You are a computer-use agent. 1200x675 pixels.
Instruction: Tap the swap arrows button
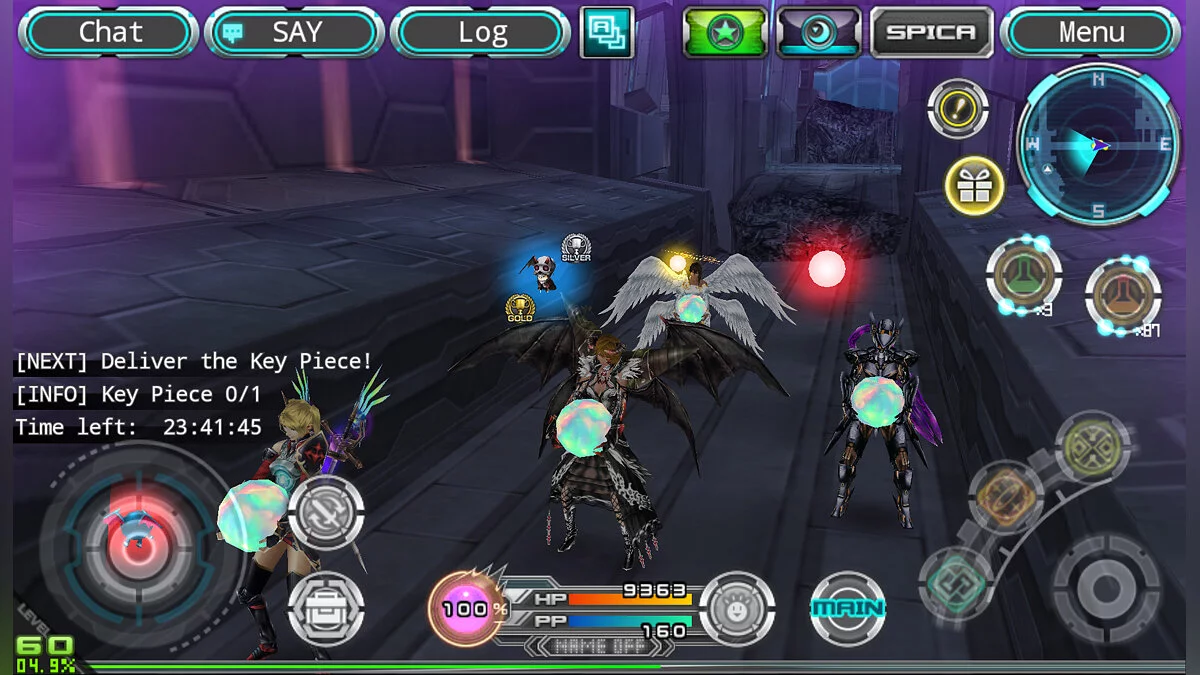(326, 512)
